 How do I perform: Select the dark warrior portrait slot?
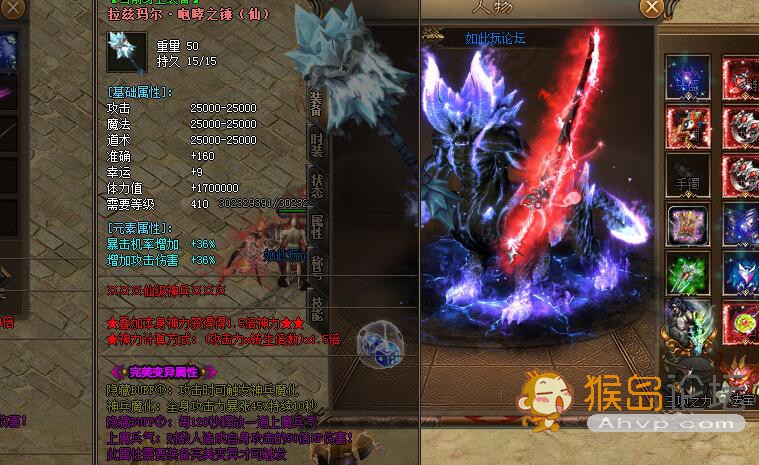click(688, 322)
